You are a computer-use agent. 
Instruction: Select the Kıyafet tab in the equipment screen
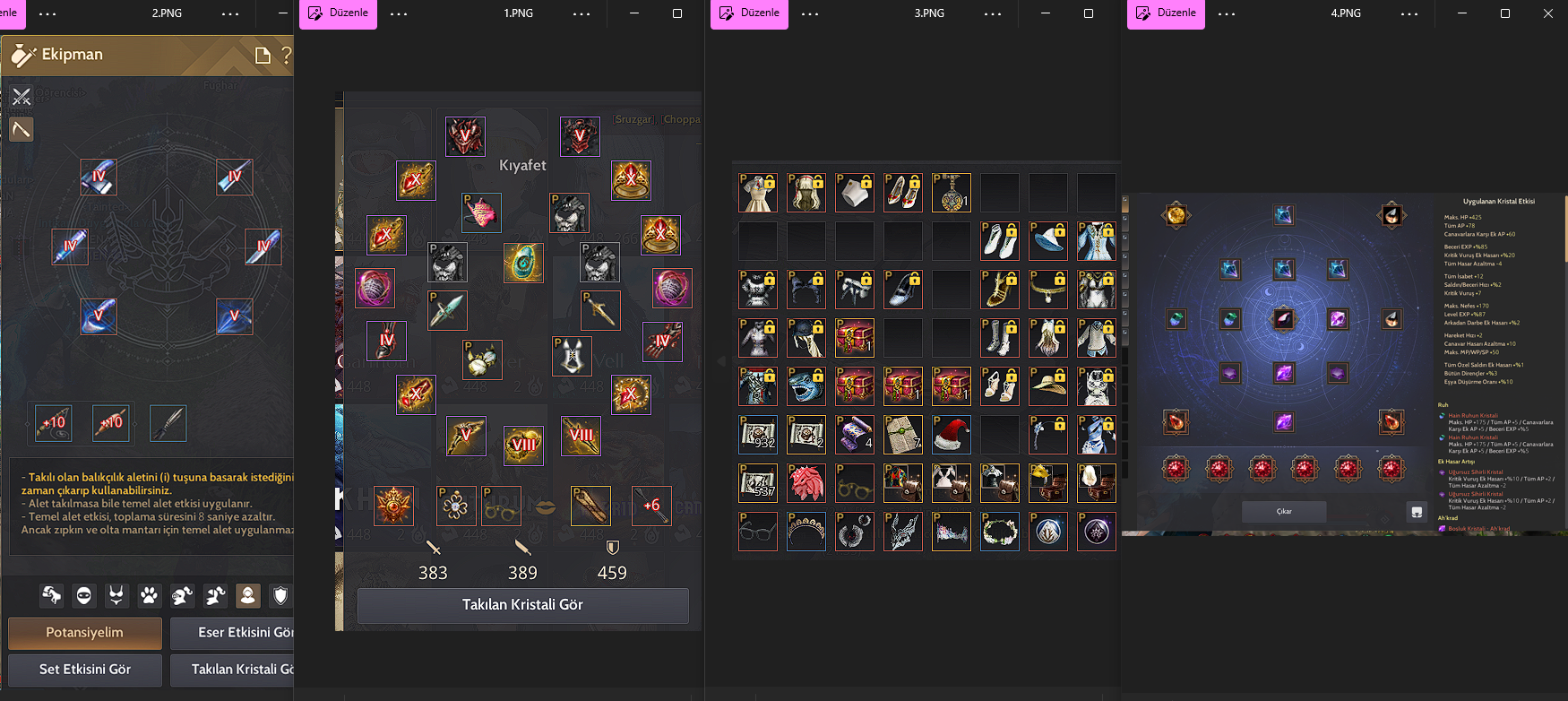(x=522, y=166)
